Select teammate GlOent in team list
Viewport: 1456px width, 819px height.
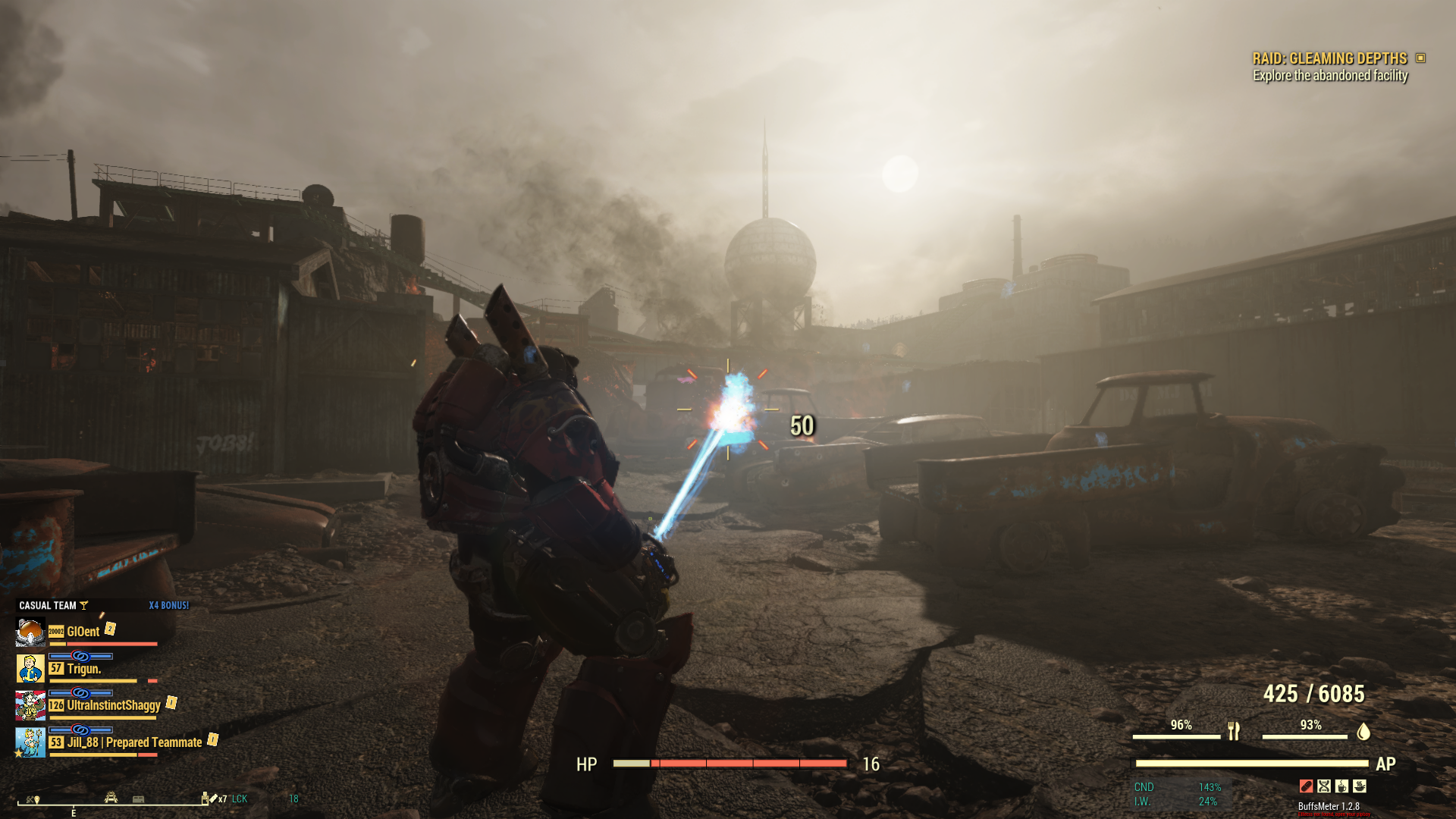(83, 632)
